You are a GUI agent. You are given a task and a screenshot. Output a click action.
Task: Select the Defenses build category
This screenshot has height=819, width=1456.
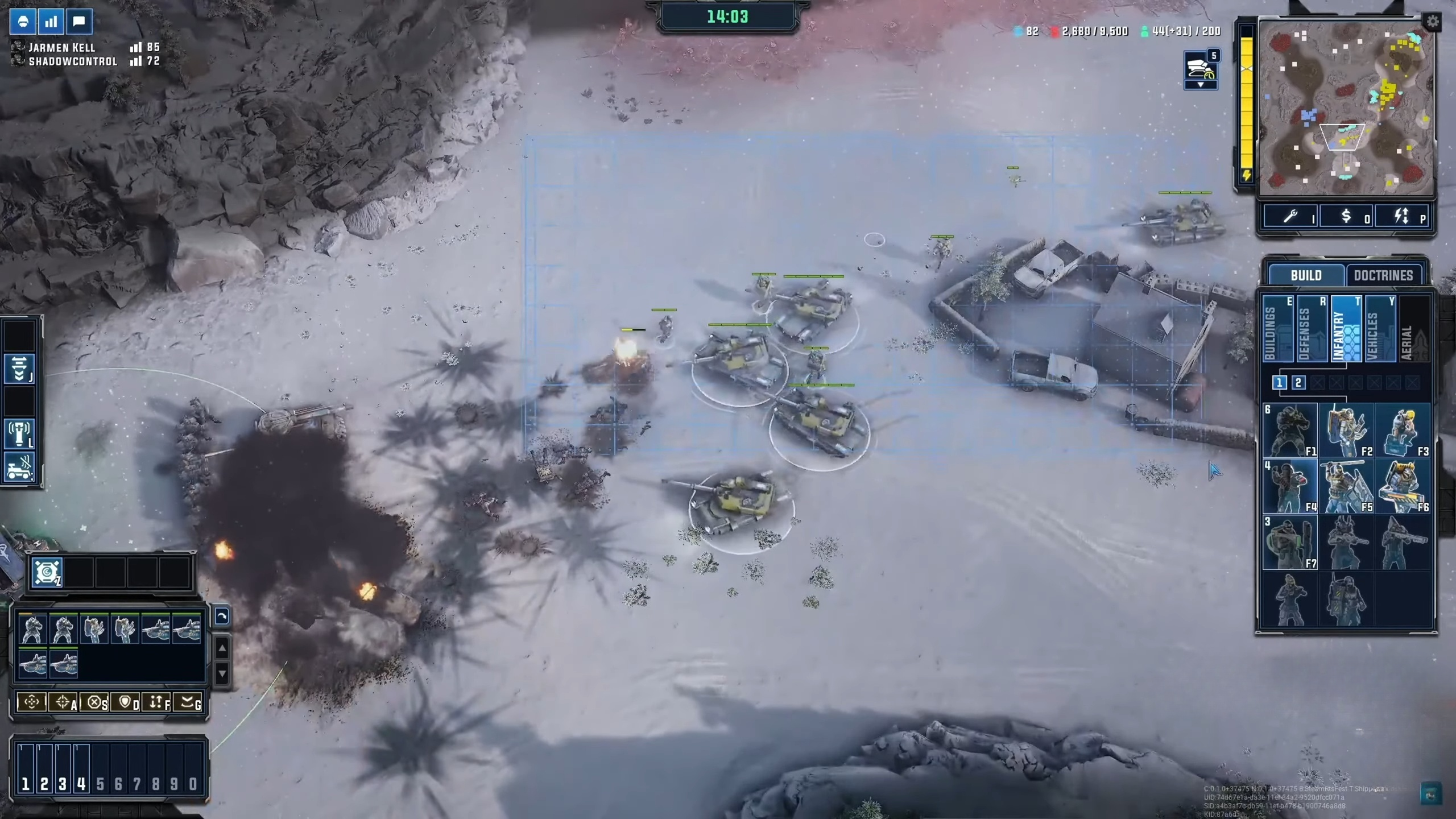pyautogui.click(x=1311, y=330)
